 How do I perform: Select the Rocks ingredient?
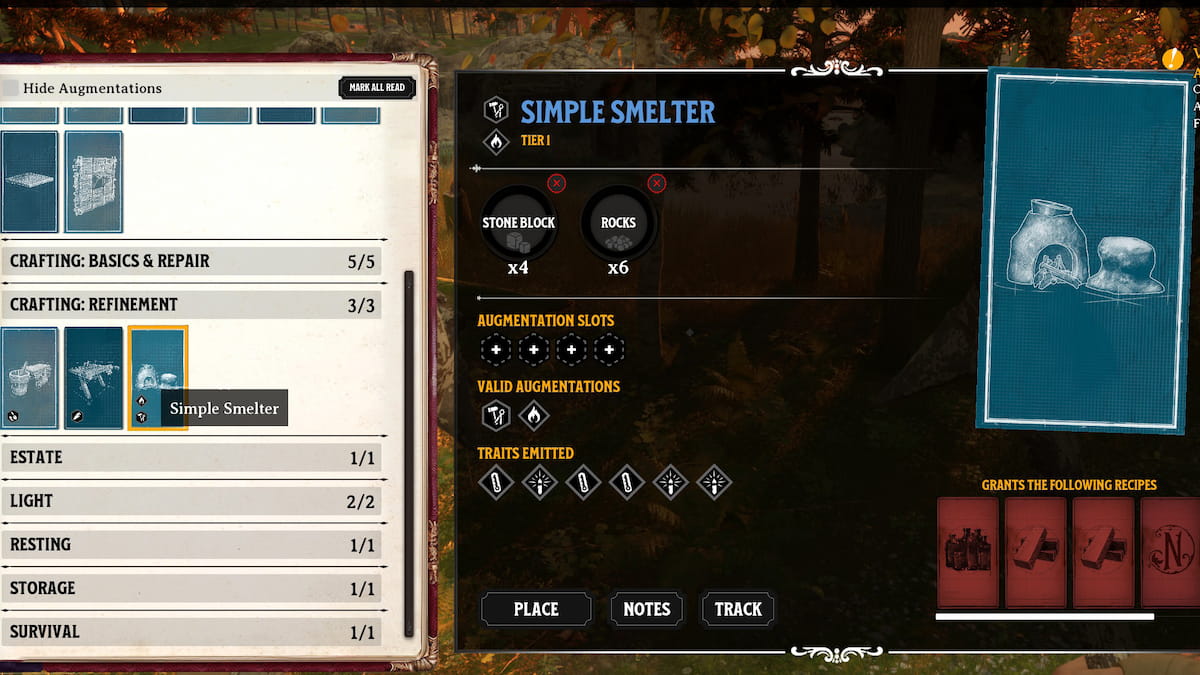click(618, 224)
